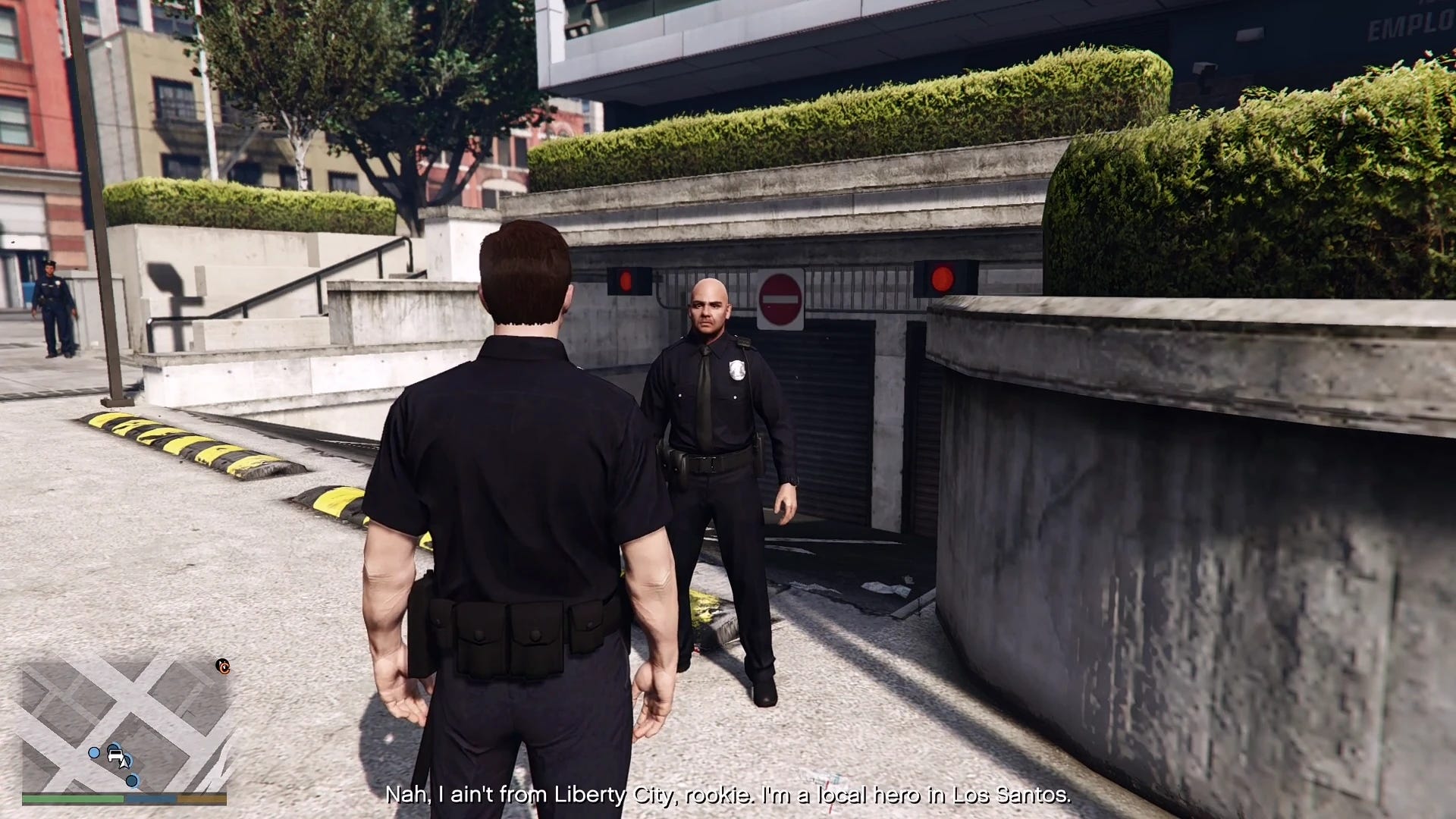
Task: Toggle the blue armor bar segment
Action: pos(150,799)
